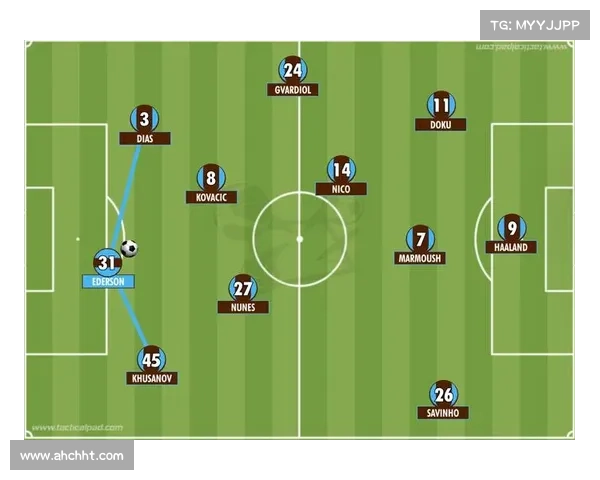Viewport: 600px width, 480px height.
Task: Select the Nico number 14 token
Action: 341,169
